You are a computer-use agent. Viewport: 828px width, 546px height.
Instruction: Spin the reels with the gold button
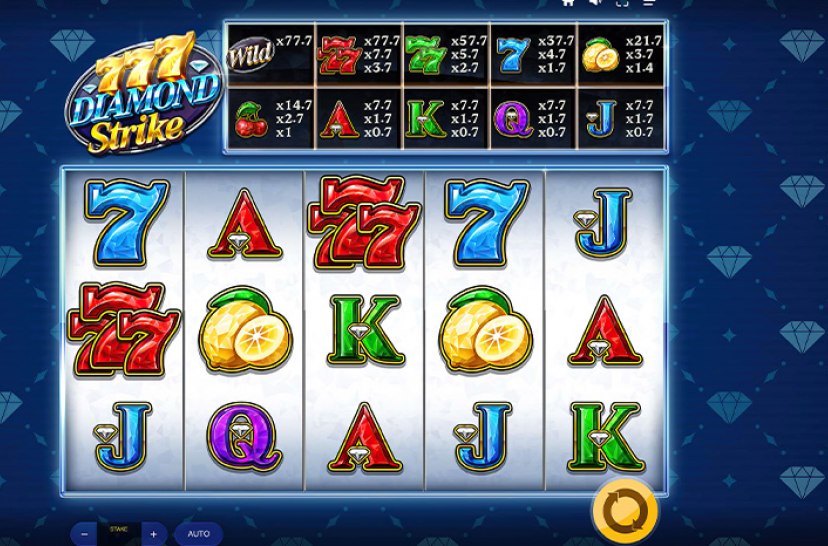point(624,510)
